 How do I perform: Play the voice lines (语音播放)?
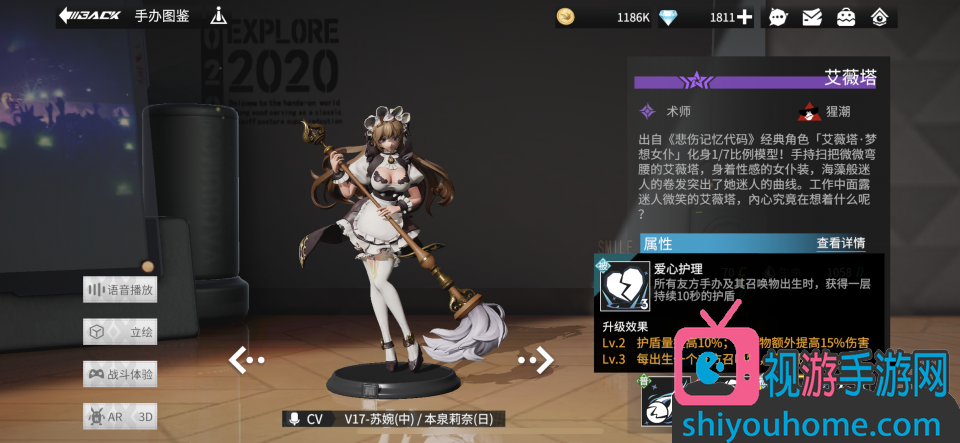click(x=121, y=290)
